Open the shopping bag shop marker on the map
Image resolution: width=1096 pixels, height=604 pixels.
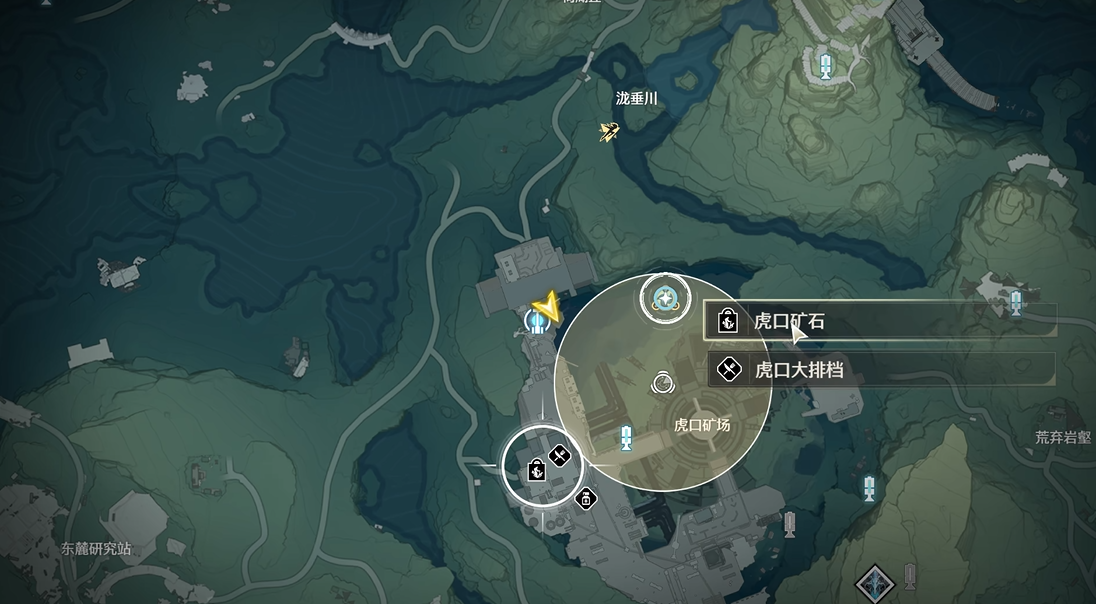[535, 468]
